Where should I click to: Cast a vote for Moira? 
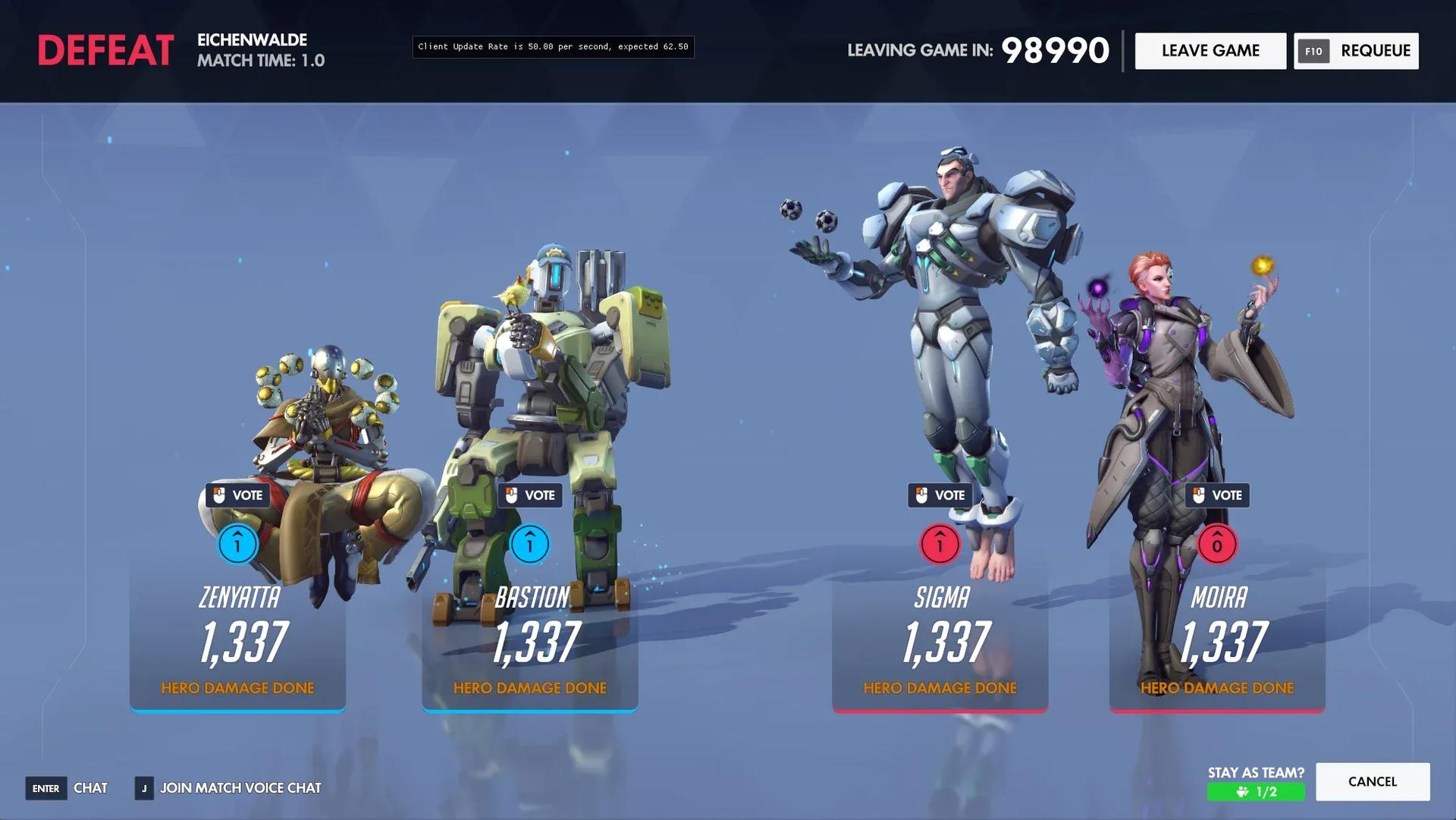coord(1218,495)
